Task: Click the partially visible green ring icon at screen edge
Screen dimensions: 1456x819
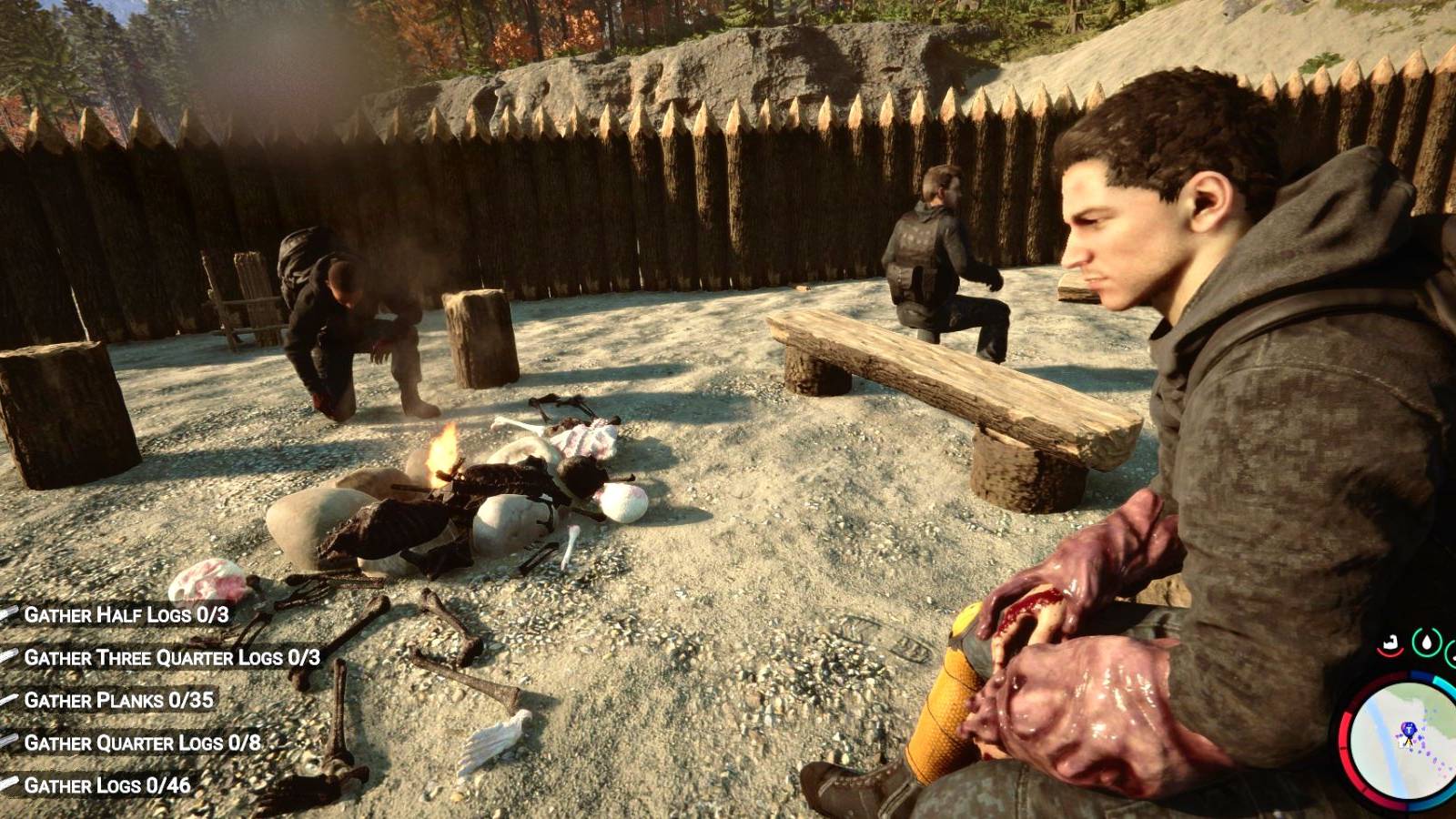Action: pos(1452,650)
